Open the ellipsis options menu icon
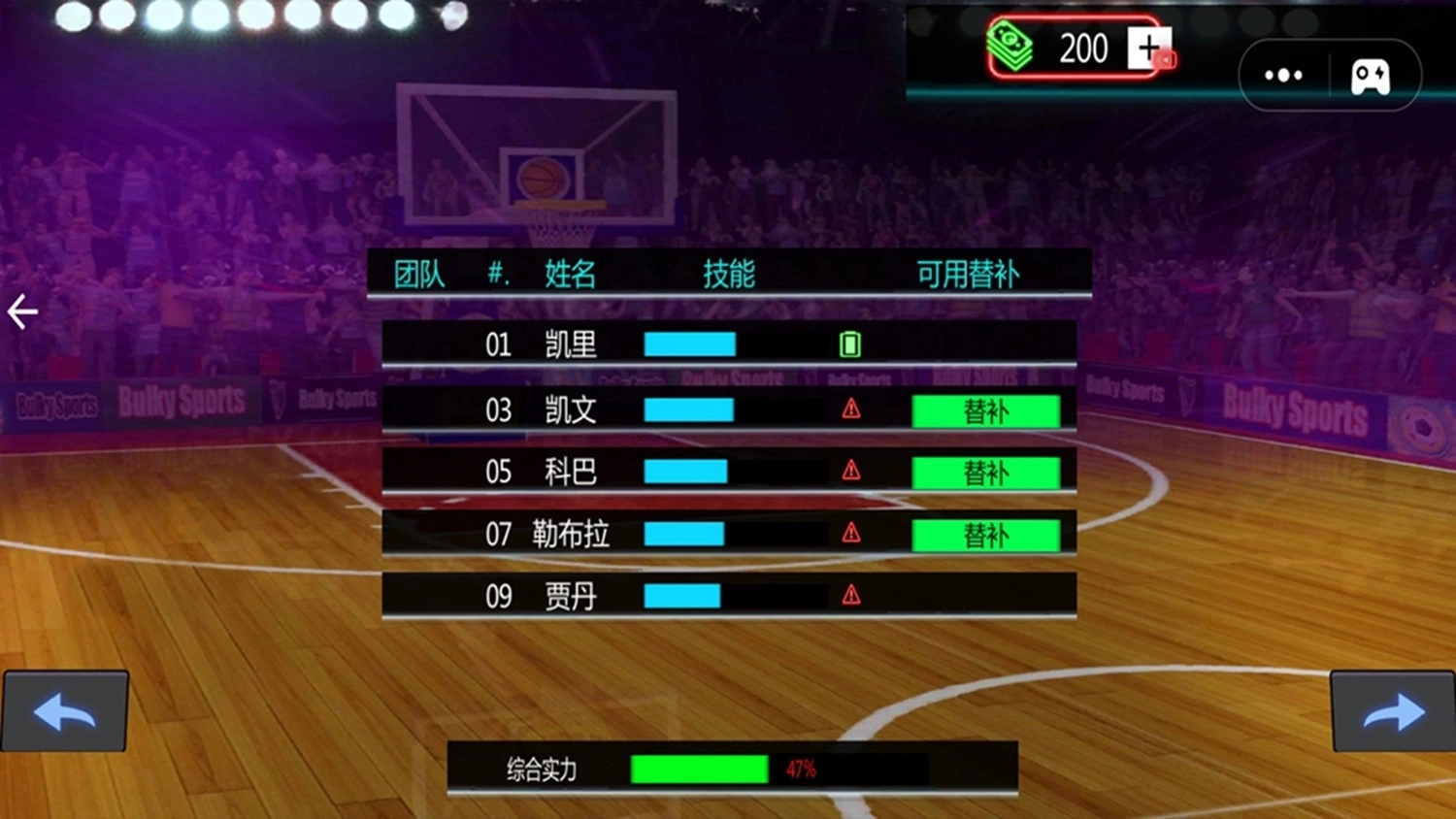 point(1283,75)
